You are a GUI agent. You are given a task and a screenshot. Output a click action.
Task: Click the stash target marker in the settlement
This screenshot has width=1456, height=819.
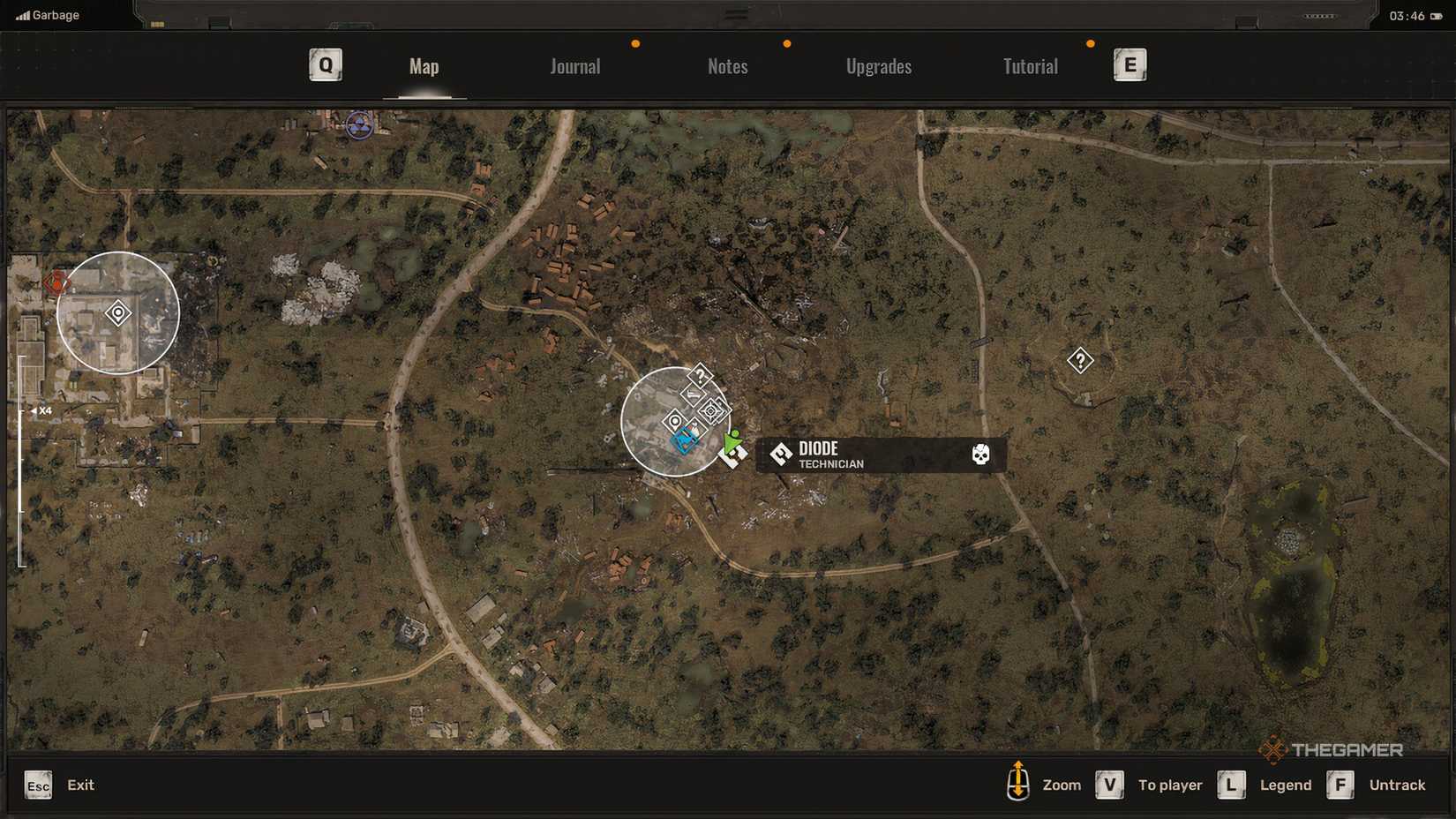point(713,410)
